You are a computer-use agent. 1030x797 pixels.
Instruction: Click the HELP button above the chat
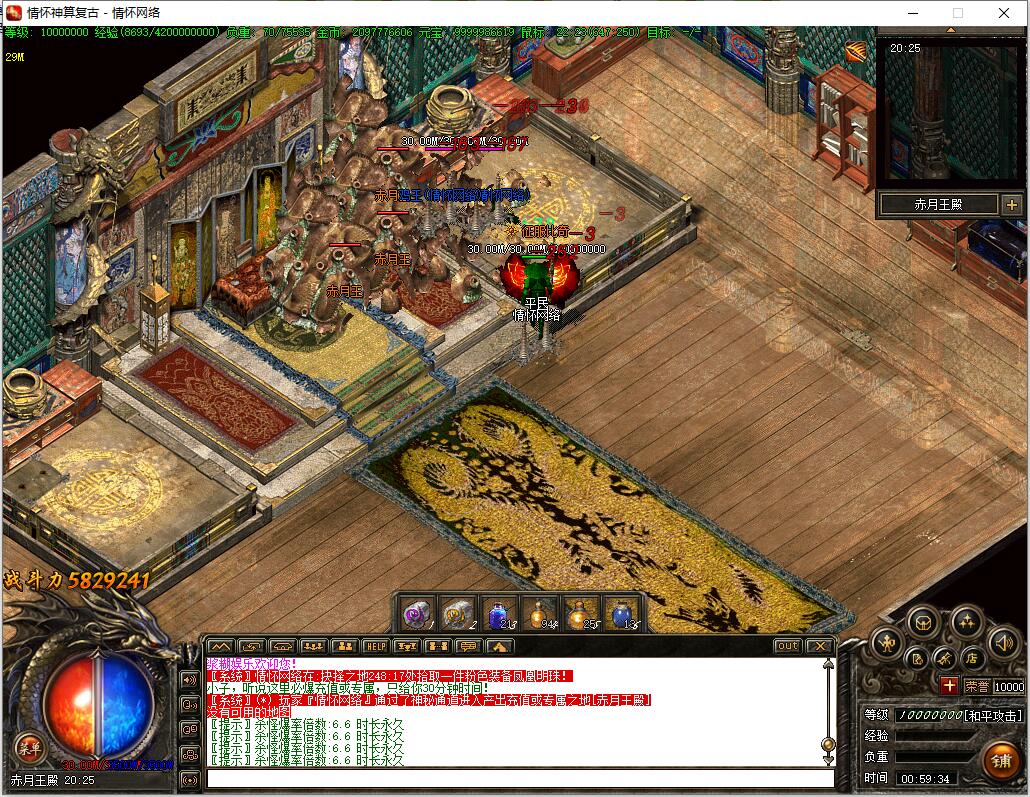375,646
